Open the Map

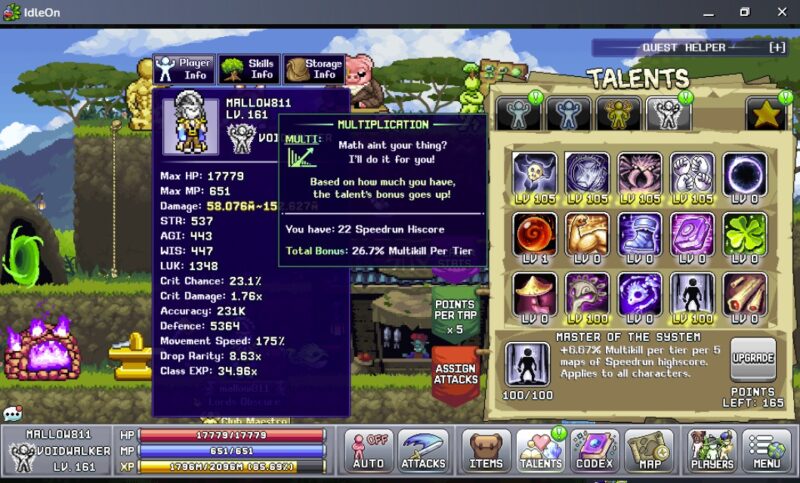click(649, 451)
